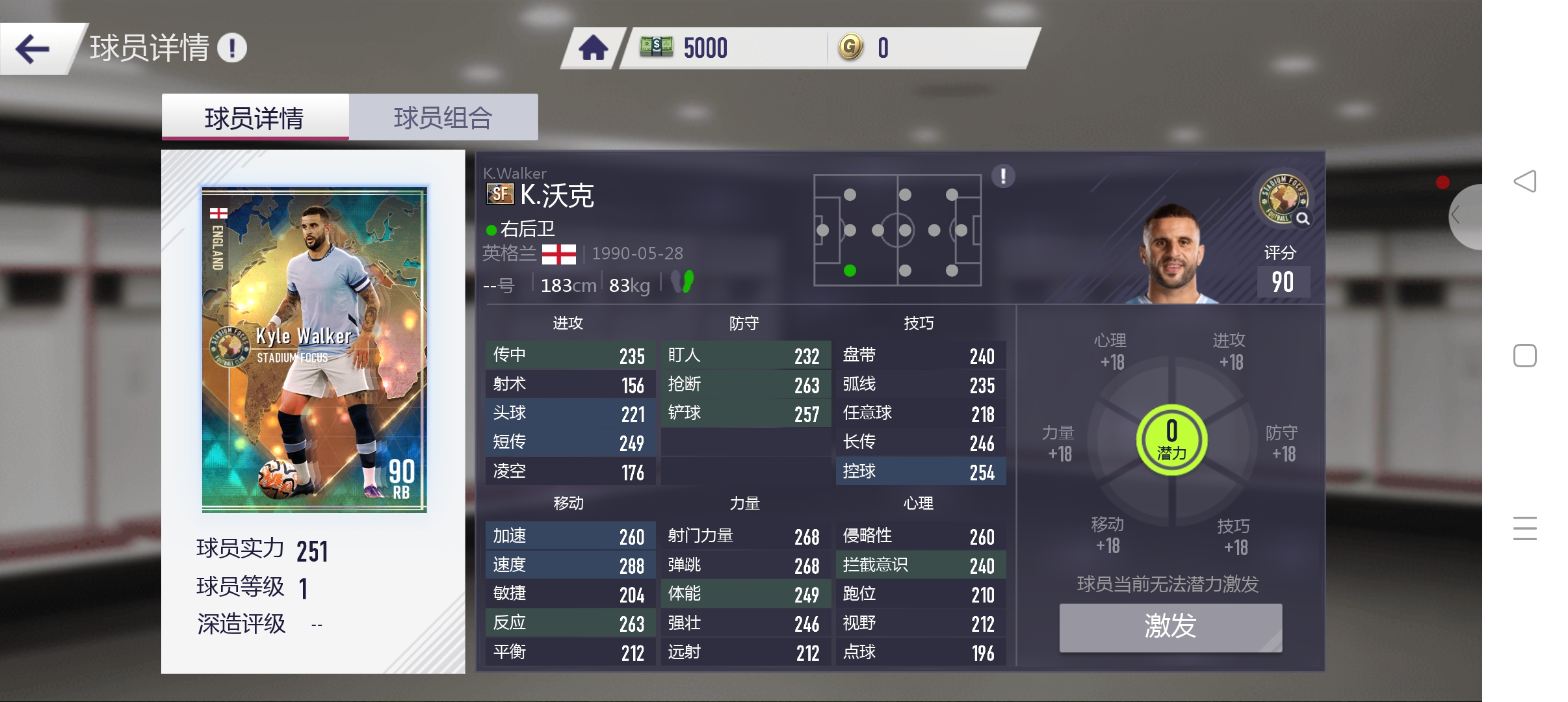Open the Kyle Walker player card
Screen dimensions: 1568x702
coord(314,349)
